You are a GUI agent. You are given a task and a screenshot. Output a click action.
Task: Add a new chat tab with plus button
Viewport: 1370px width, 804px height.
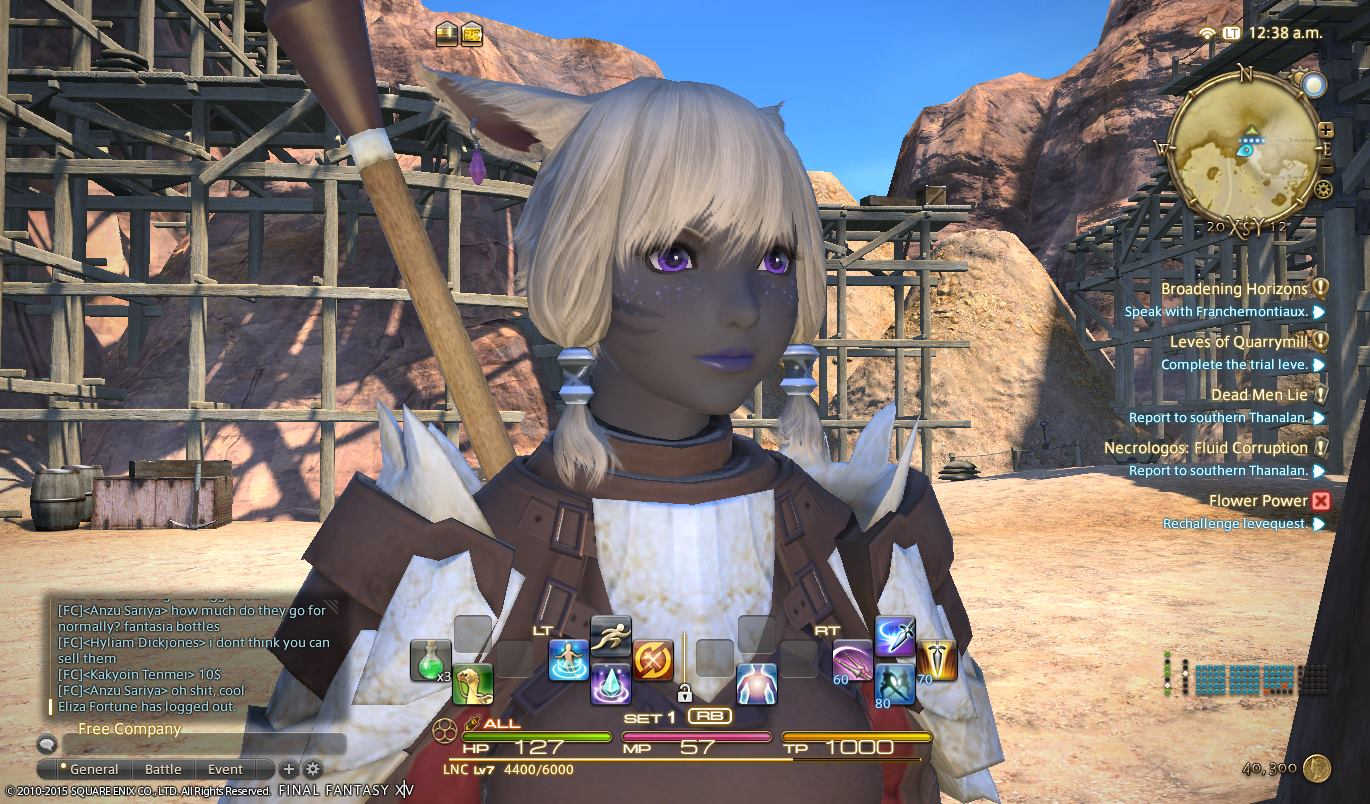click(x=289, y=769)
